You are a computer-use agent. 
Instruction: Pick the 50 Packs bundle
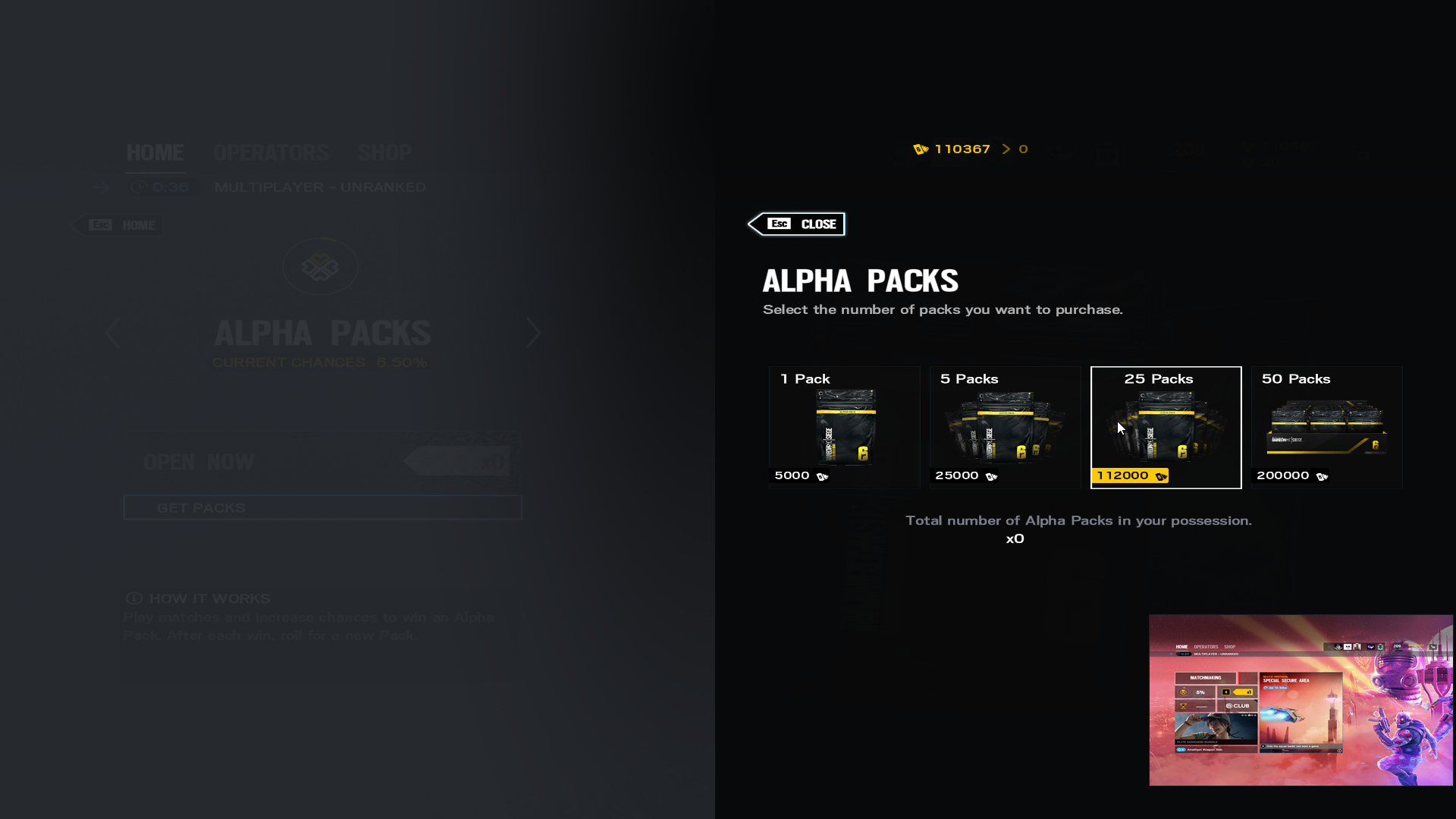point(1326,427)
